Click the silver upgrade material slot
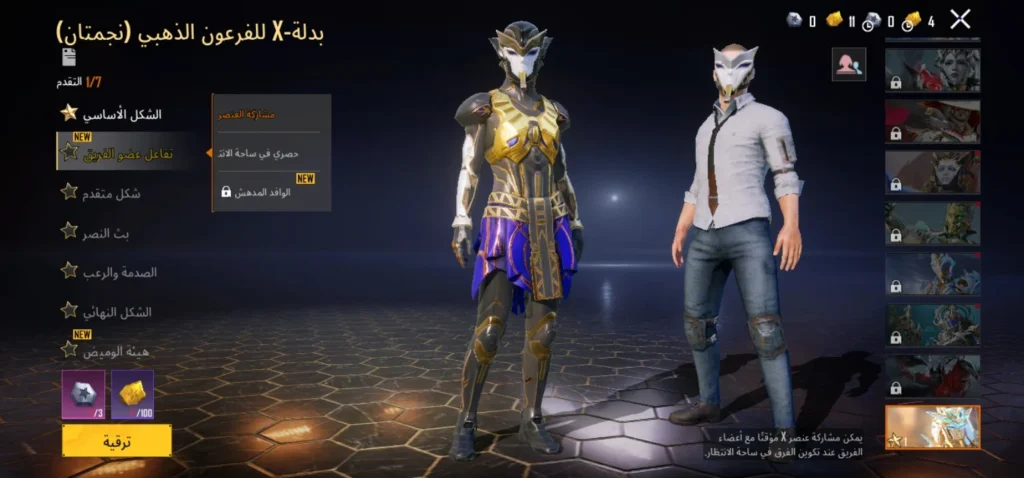The width and height of the screenshot is (1024, 478). coord(83,393)
